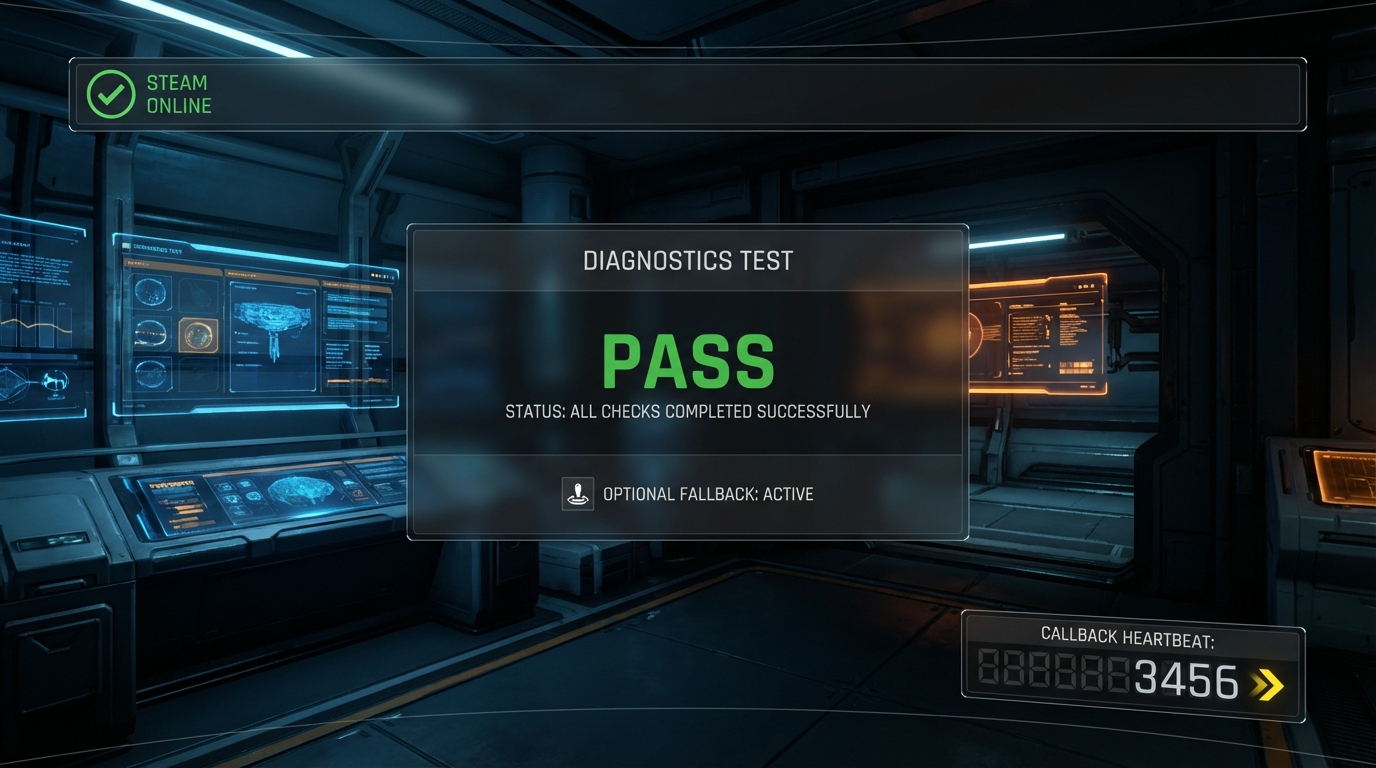Screen dimensions: 1376x768
Task: Select the joystick icon beside Optional Fallback
Action: tap(577, 494)
